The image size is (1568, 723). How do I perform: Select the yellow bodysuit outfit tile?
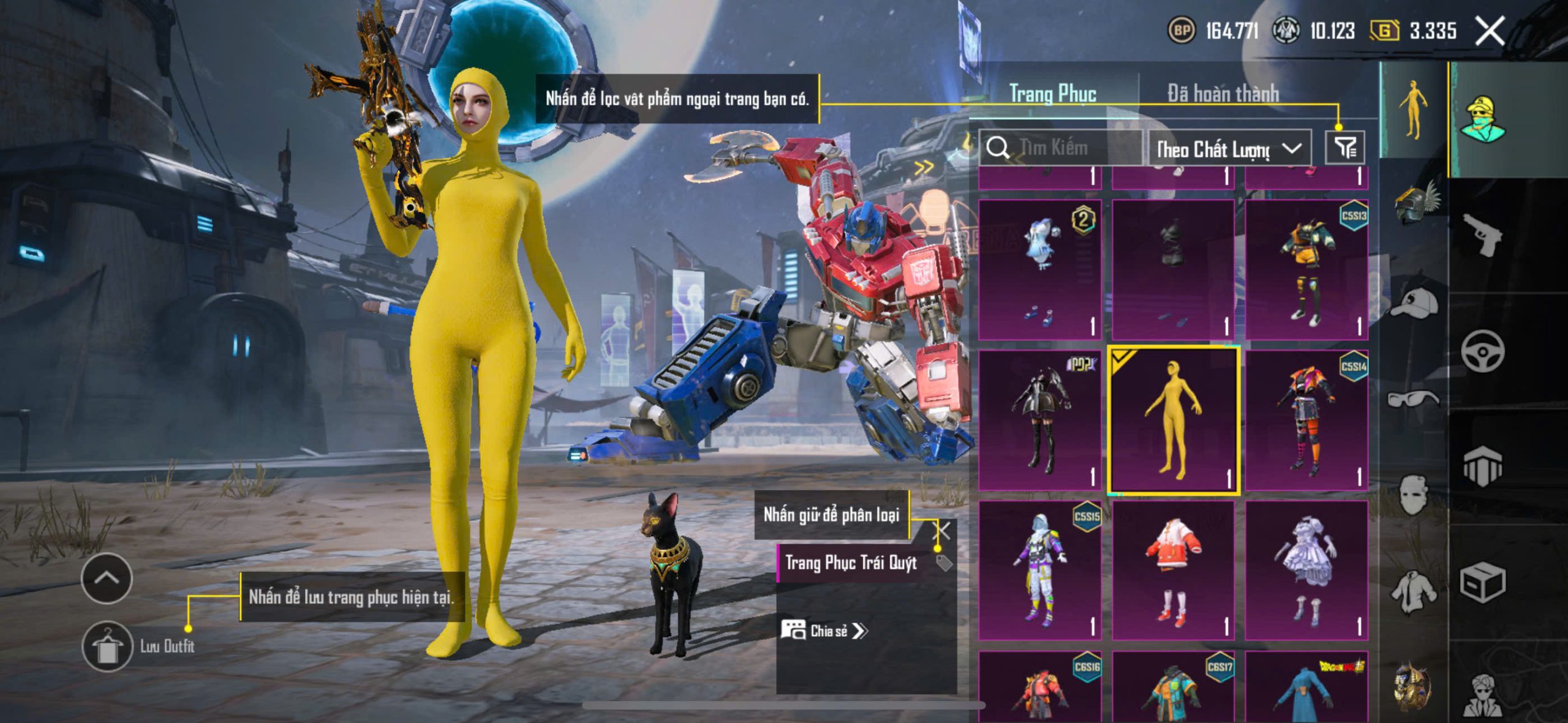(x=1173, y=420)
